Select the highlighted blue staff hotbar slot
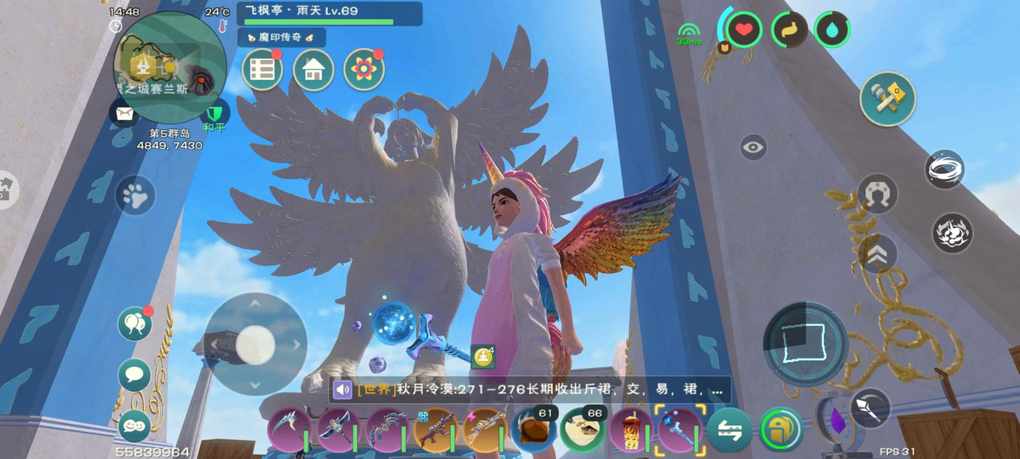 pos(678,430)
